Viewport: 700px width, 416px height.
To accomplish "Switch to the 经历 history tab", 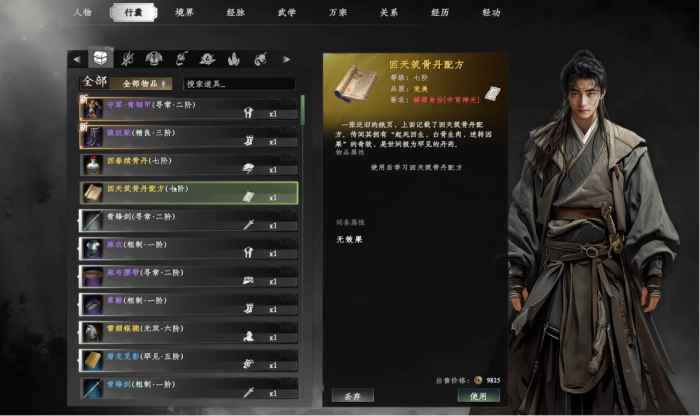I will pyautogui.click(x=439, y=12).
